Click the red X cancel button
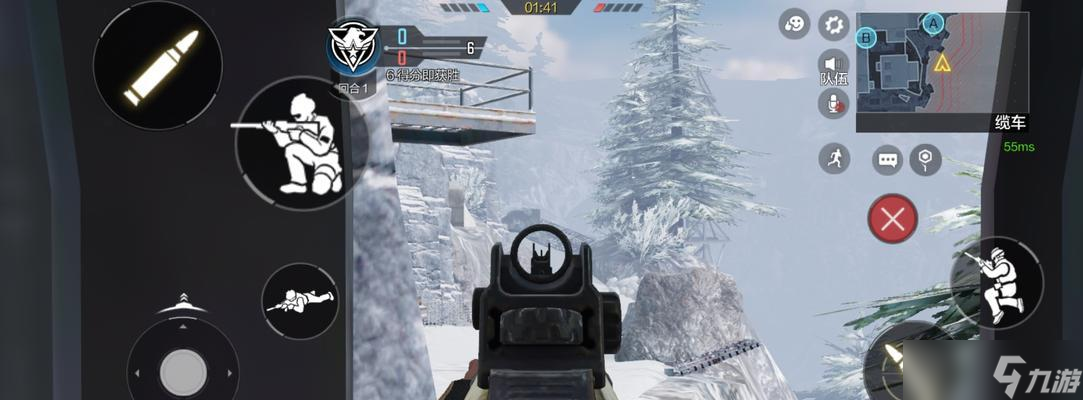Screen dimensions: 1083x400 (x=893, y=219)
